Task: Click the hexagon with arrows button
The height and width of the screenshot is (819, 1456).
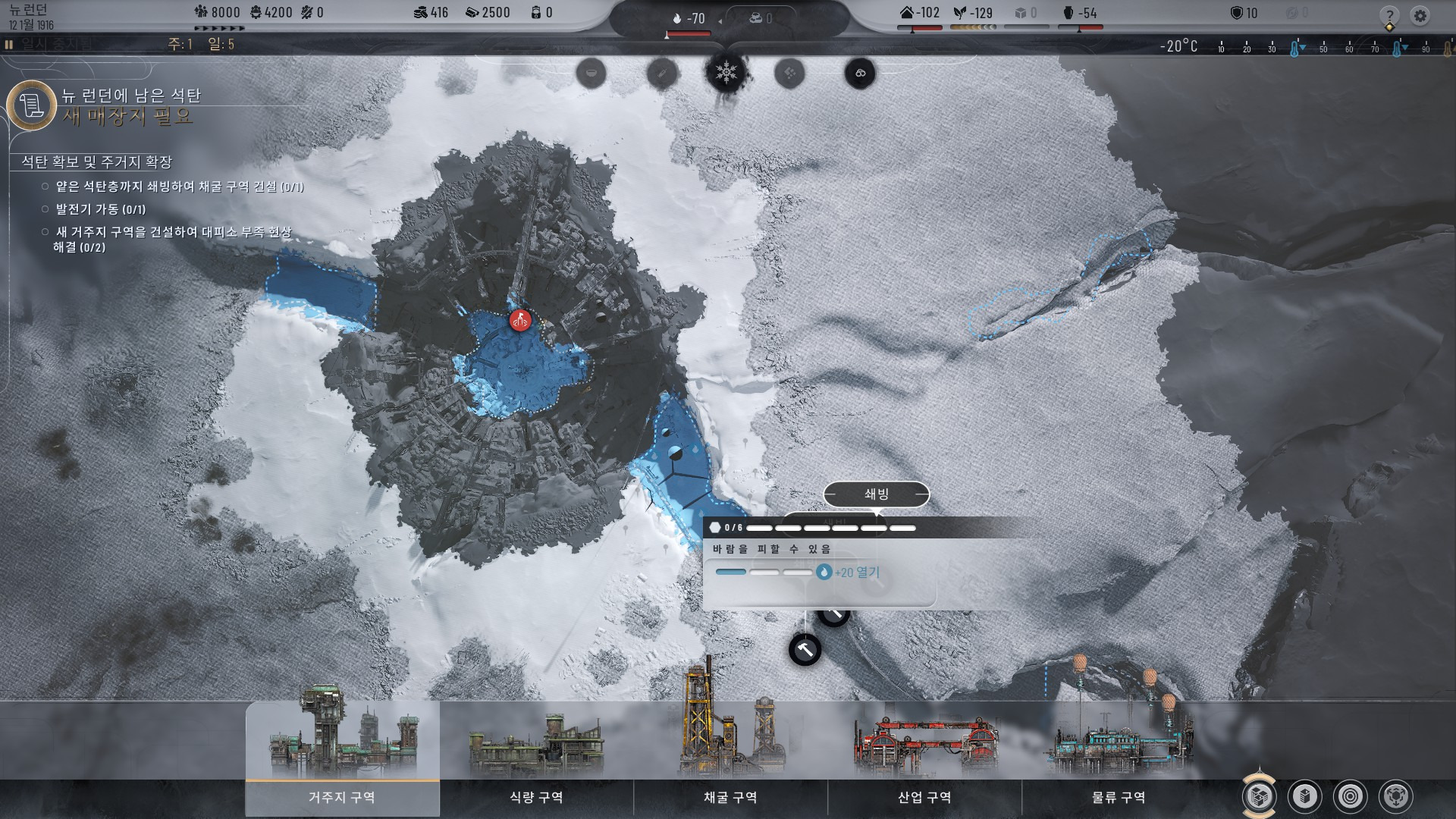Action: [x=1396, y=796]
